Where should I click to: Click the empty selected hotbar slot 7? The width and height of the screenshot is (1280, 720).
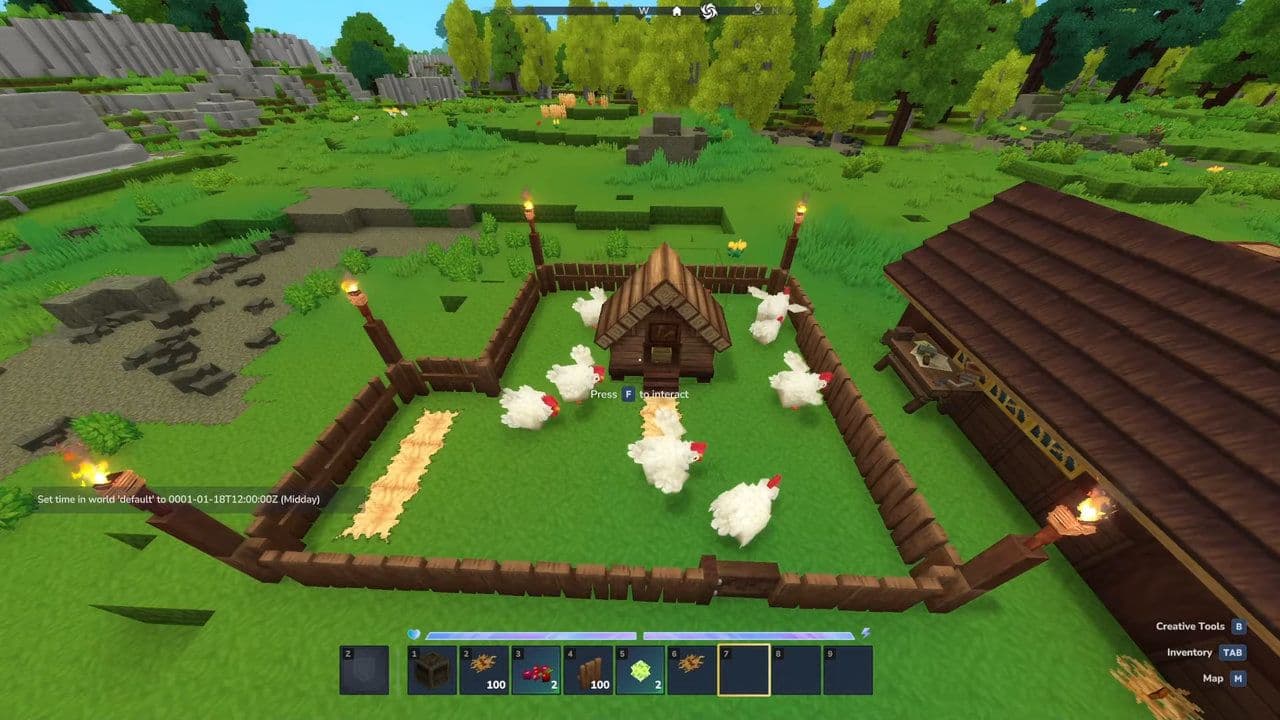click(745, 668)
